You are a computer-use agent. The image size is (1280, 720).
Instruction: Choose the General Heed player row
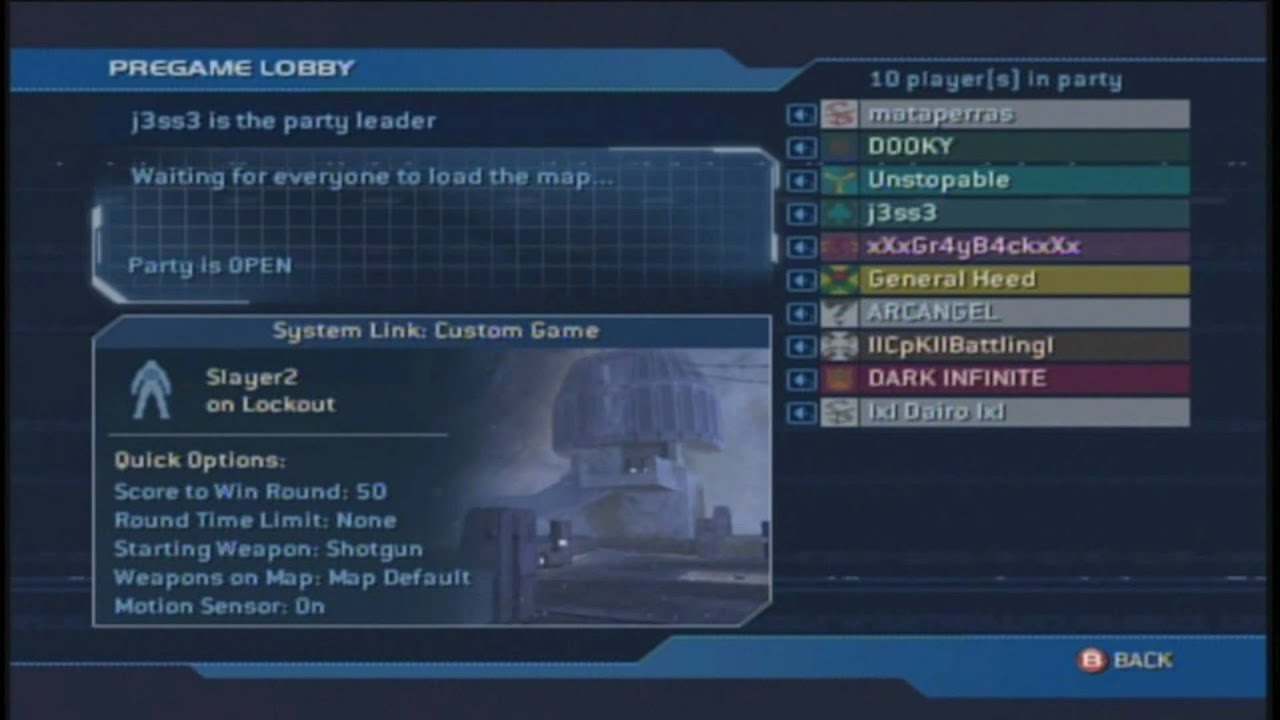(x=1004, y=279)
